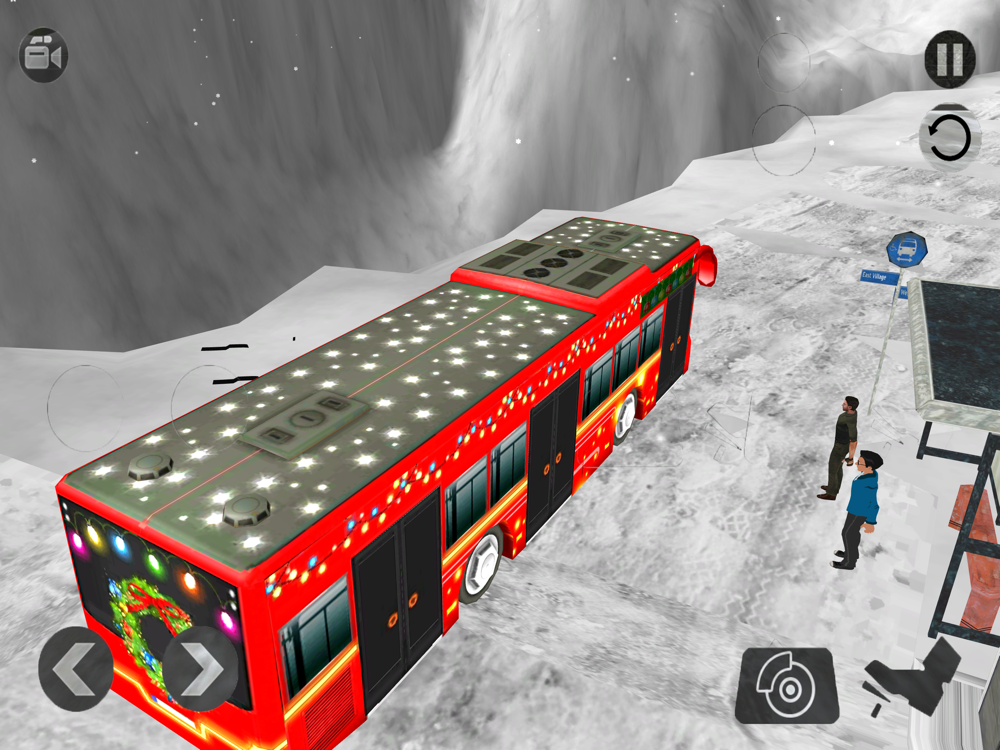1000x750 pixels.
Task: Steer the bus right
Action: (x=200, y=669)
